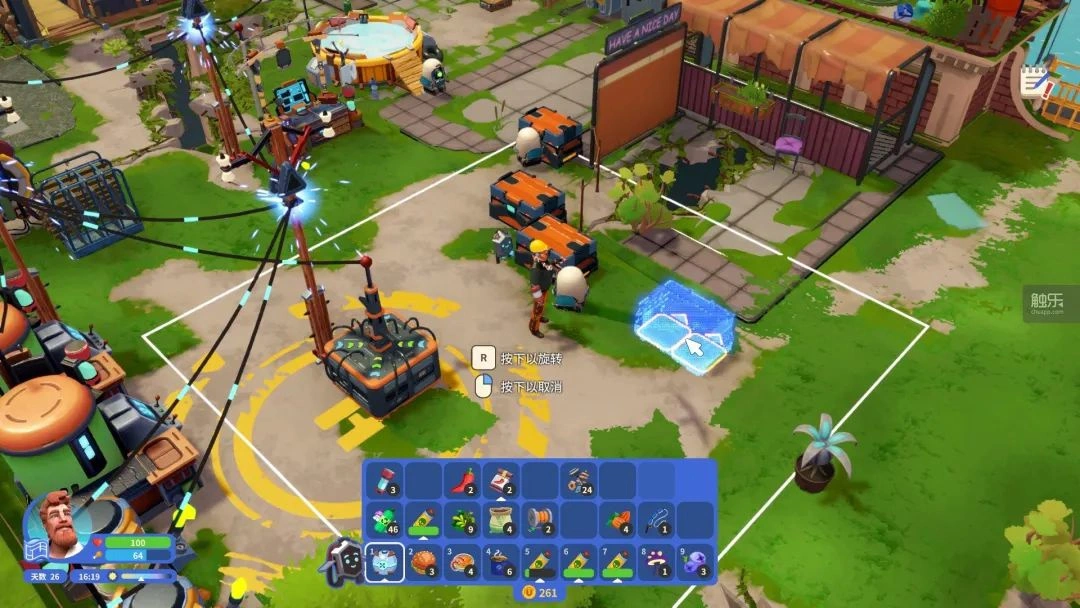Screen dimensions: 1080x608
Task: Pick the shrimp dish in slot 3
Action: coord(462,561)
